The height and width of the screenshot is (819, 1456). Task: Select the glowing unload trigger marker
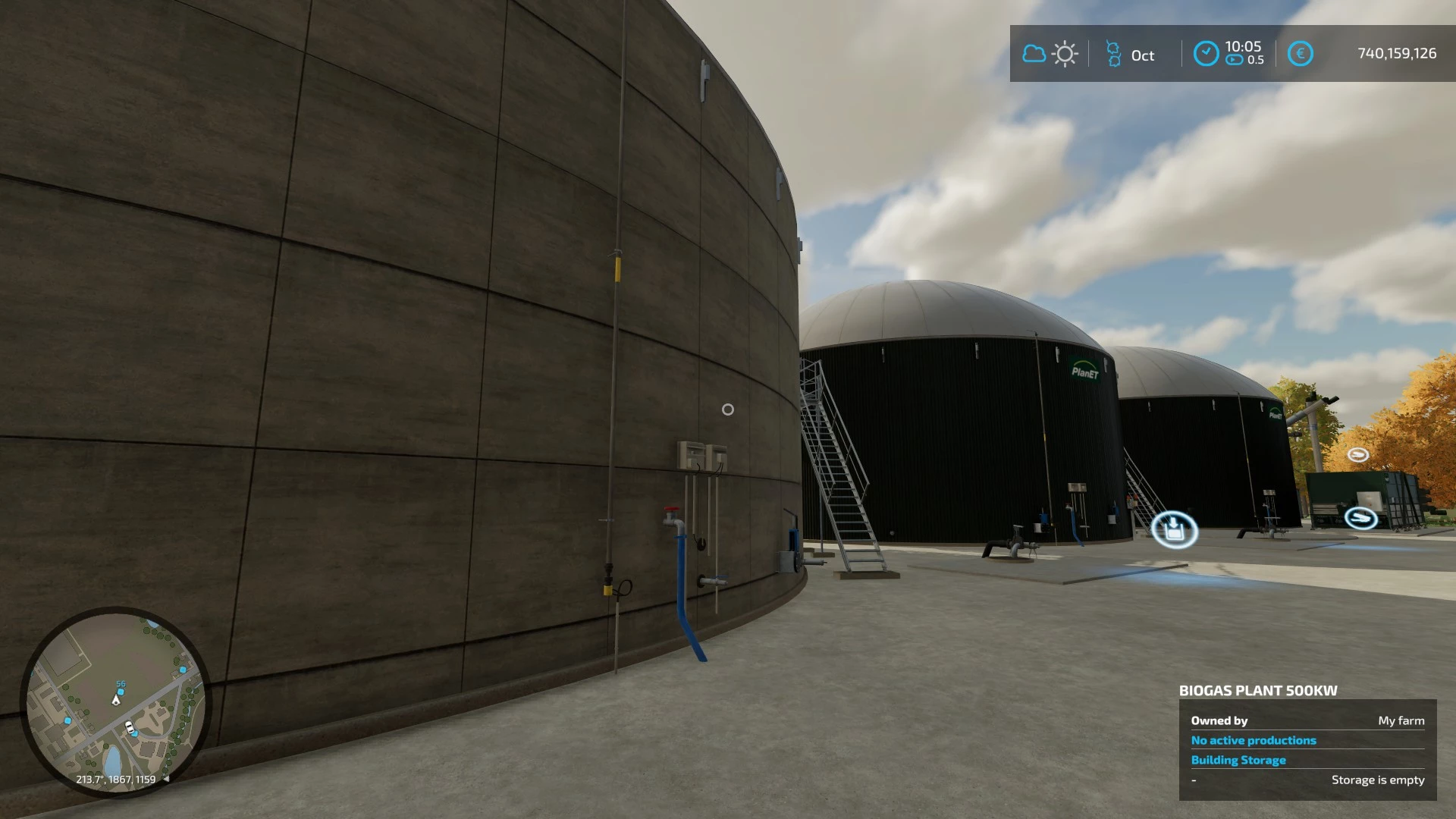1174,529
